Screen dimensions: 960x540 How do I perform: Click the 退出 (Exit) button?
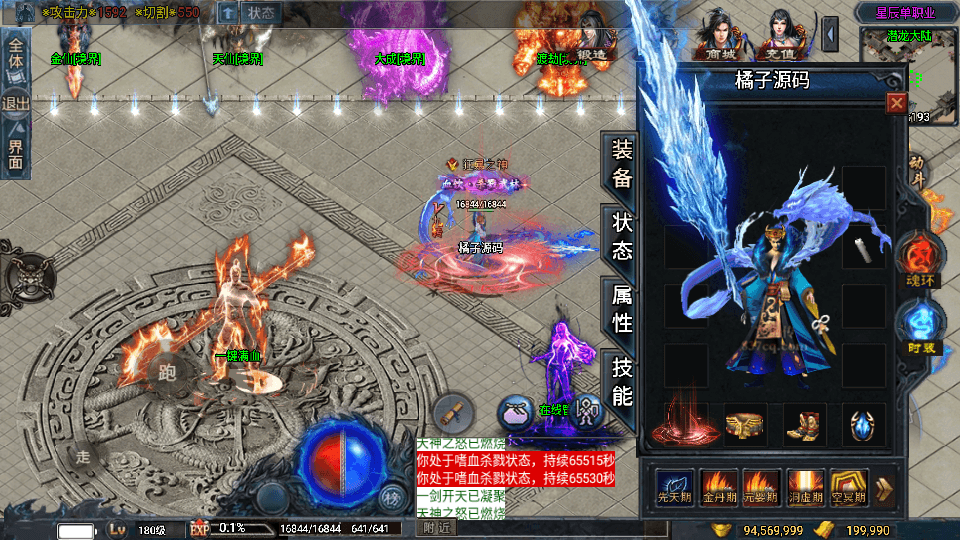(x=16, y=103)
